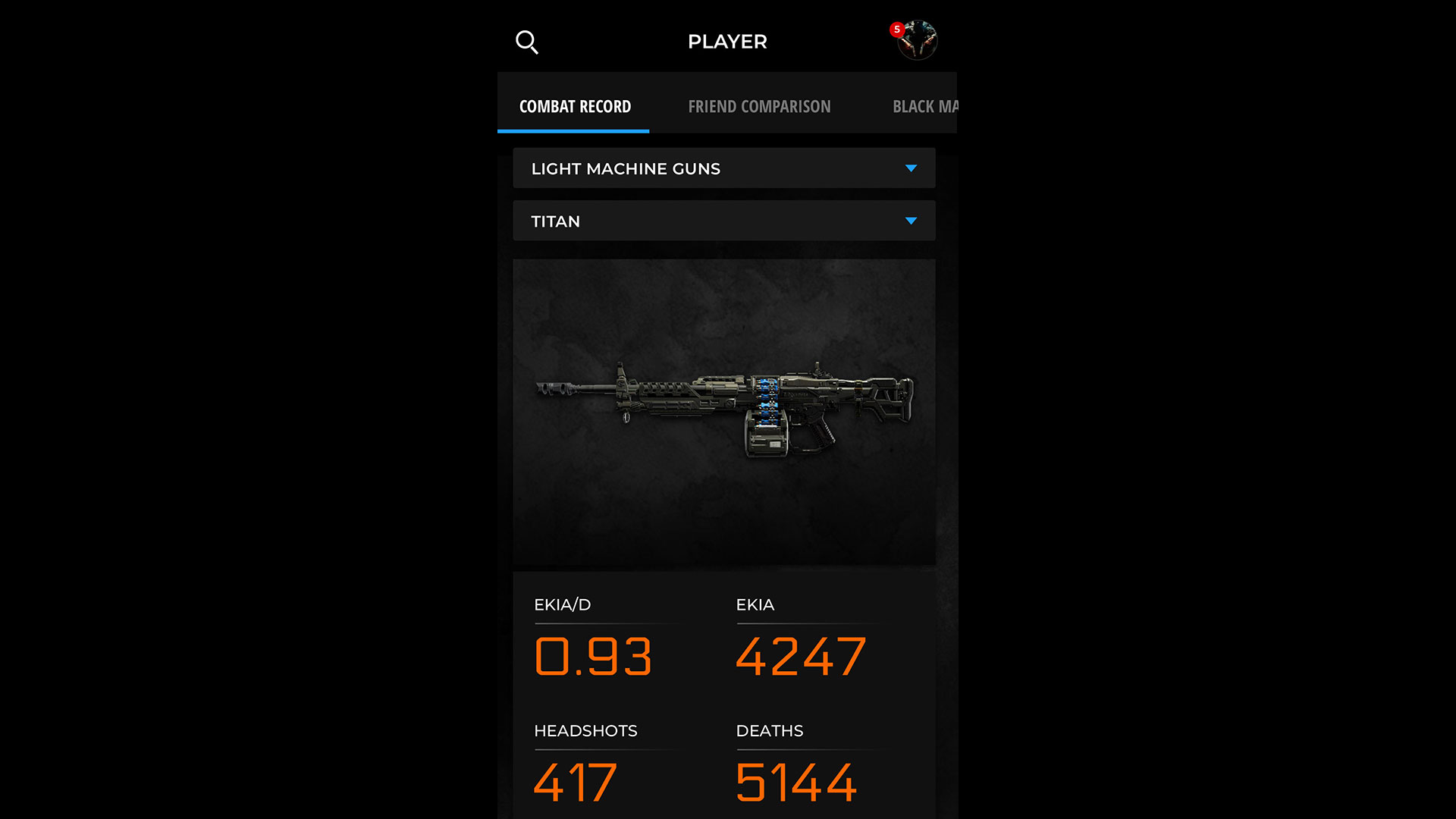The height and width of the screenshot is (819, 1456).
Task: View the Titan weapon thumbnail
Action: pos(724,409)
